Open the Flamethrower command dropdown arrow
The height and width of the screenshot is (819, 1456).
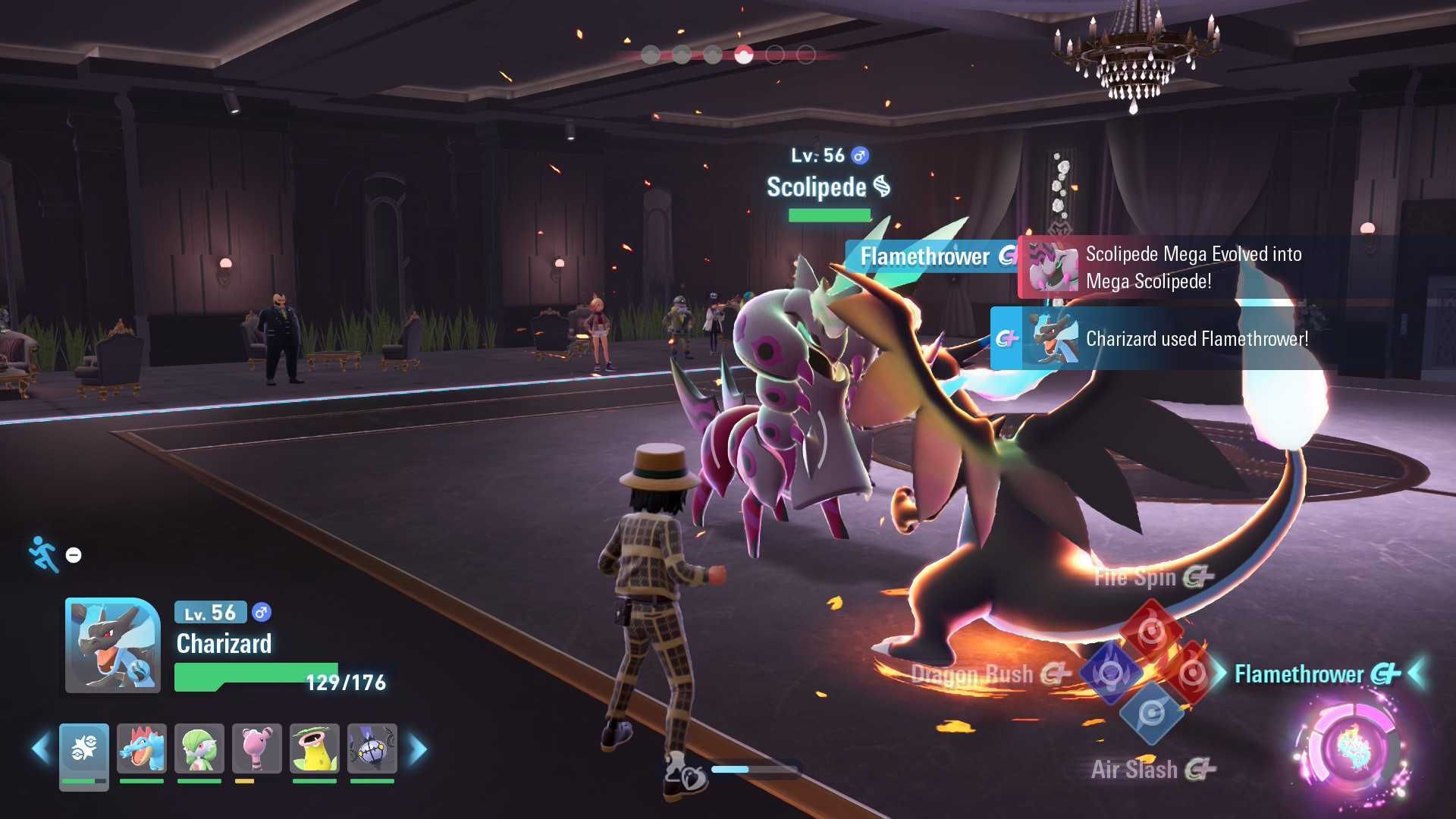(x=1417, y=672)
